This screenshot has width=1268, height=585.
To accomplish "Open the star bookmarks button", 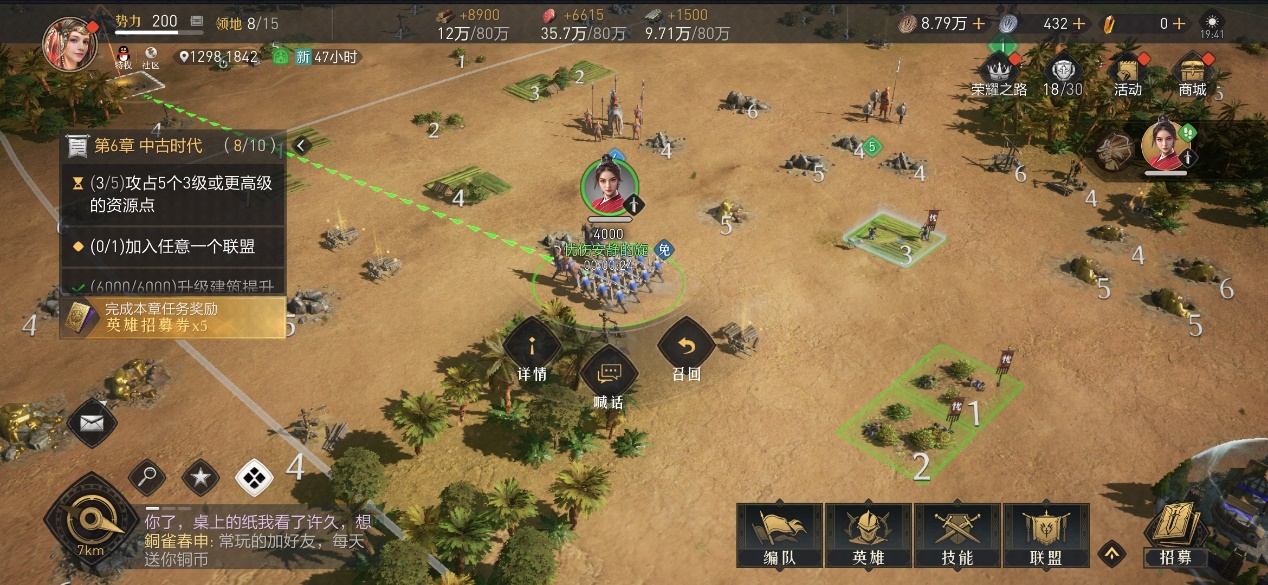I will (200, 477).
